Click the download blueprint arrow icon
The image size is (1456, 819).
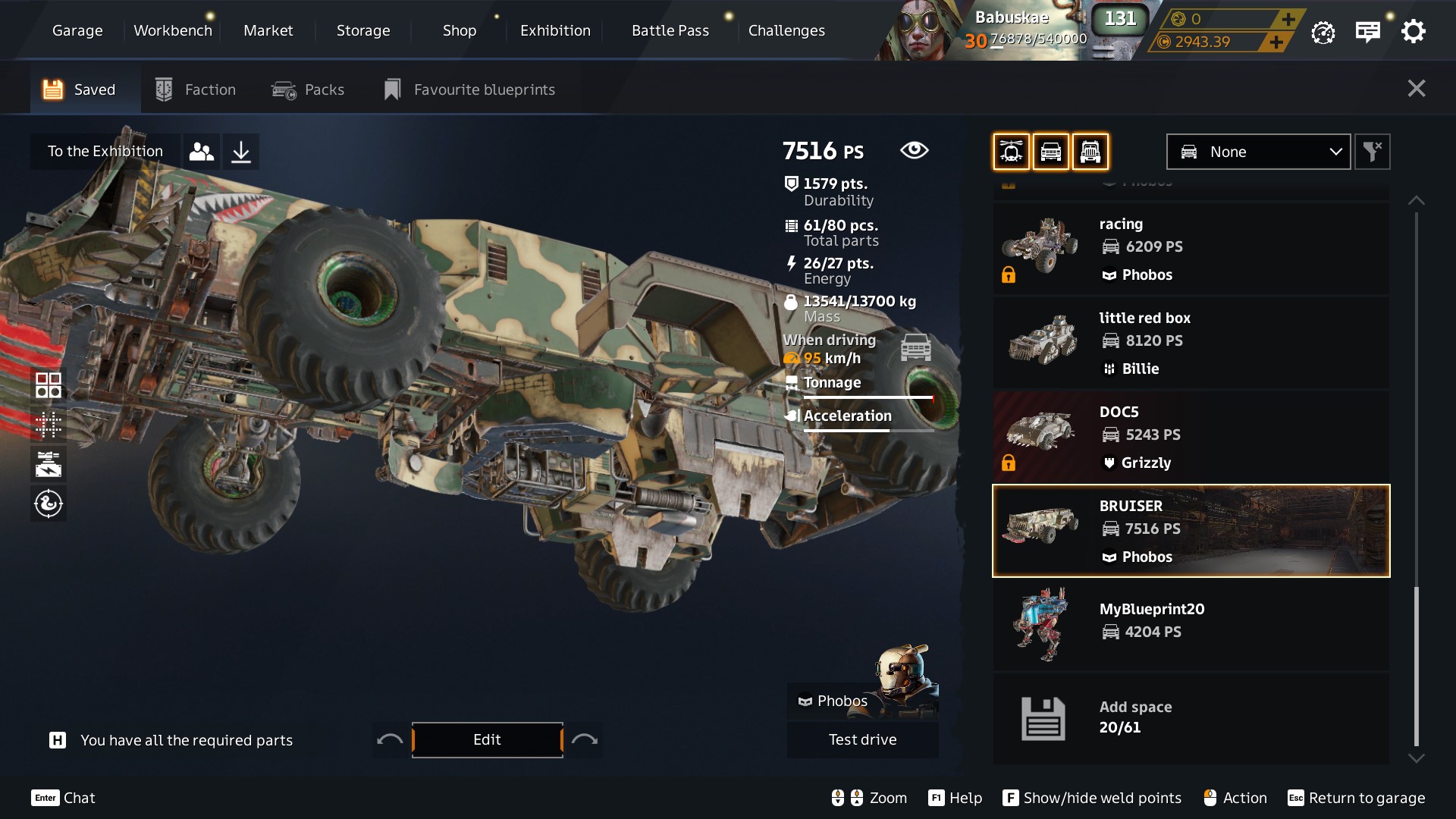coord(241,152)
